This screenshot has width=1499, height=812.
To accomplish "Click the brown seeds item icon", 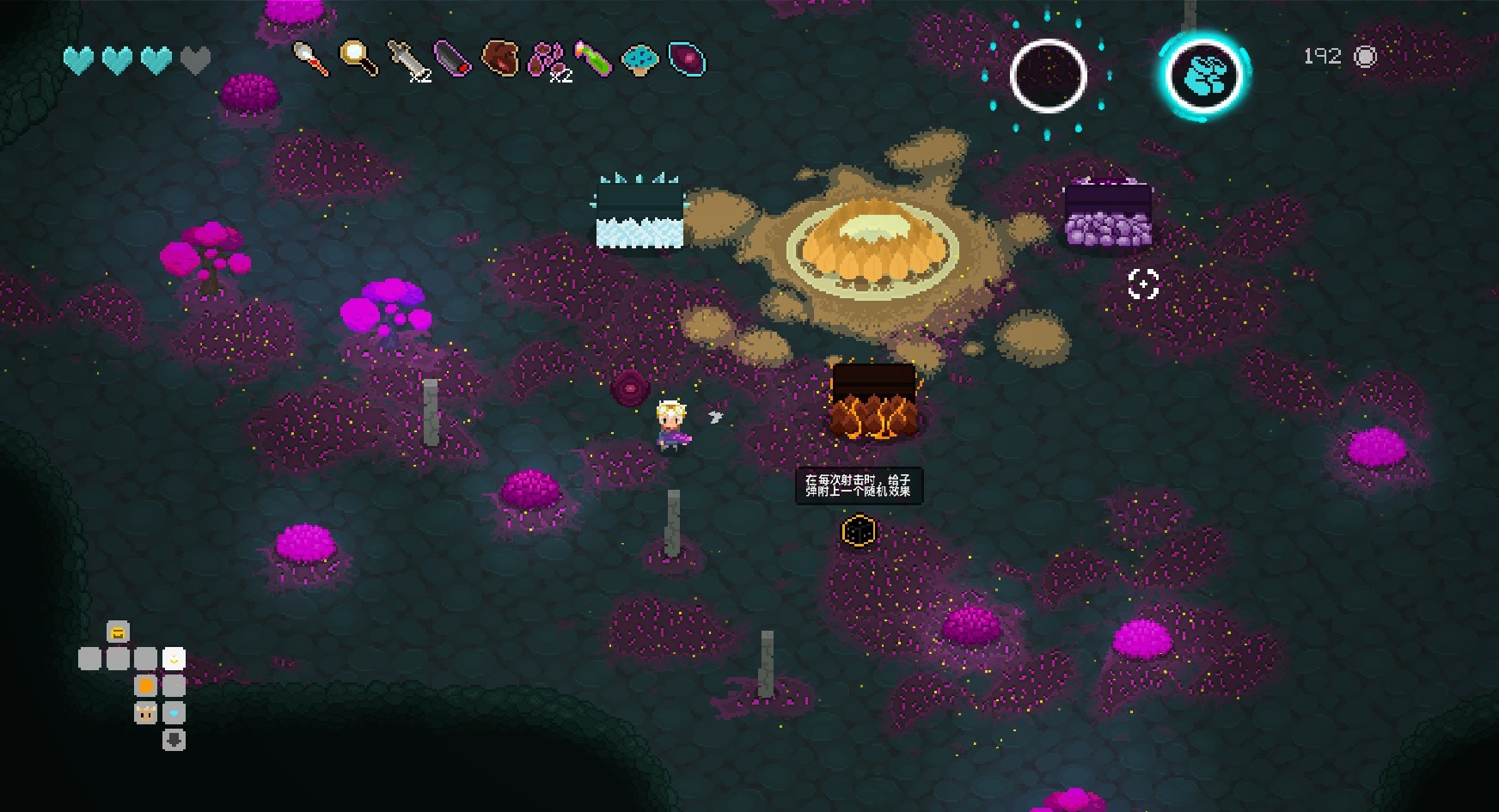I will click(547, 58).
